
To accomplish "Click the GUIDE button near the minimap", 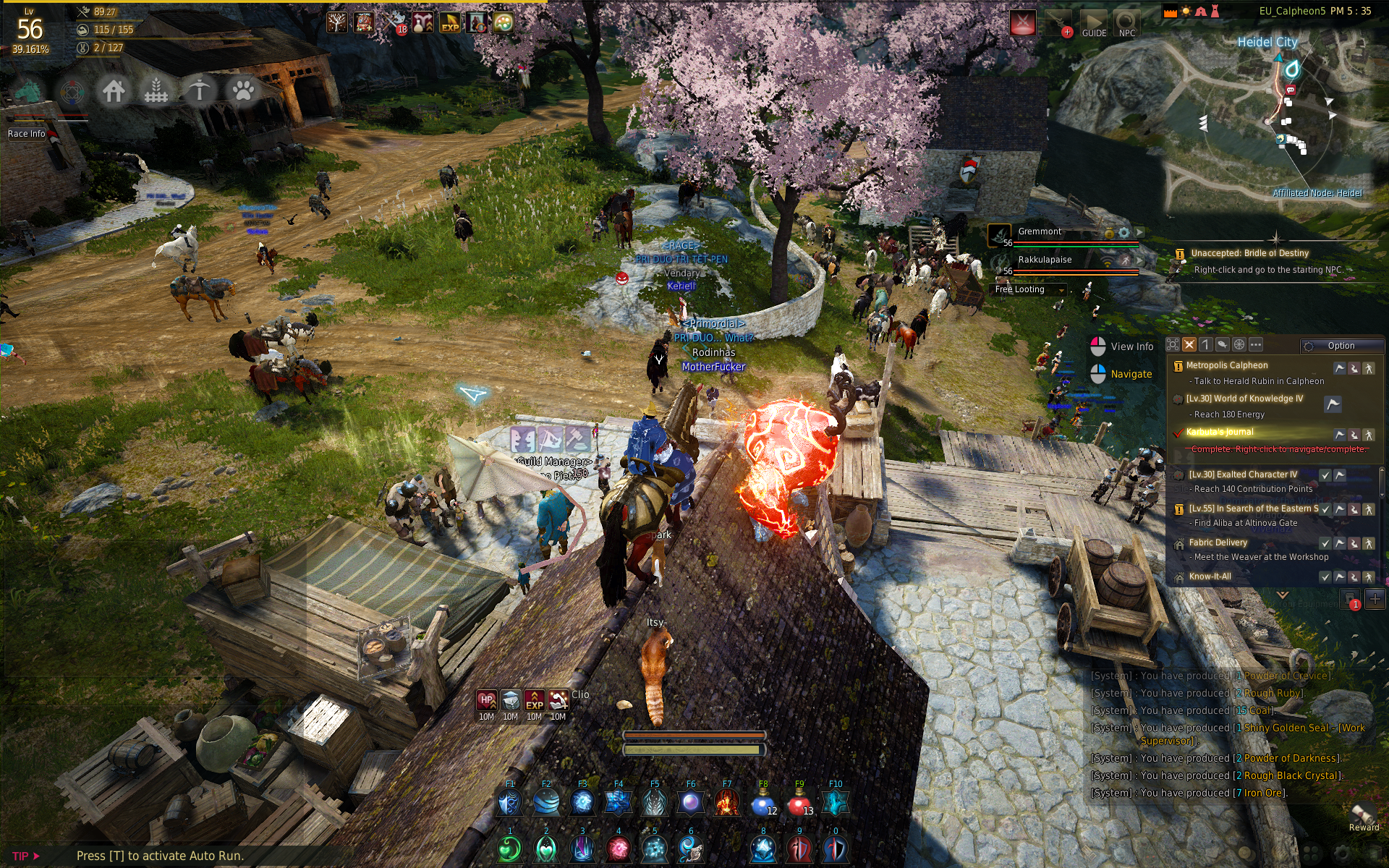I will click(x=1094, y=24).
